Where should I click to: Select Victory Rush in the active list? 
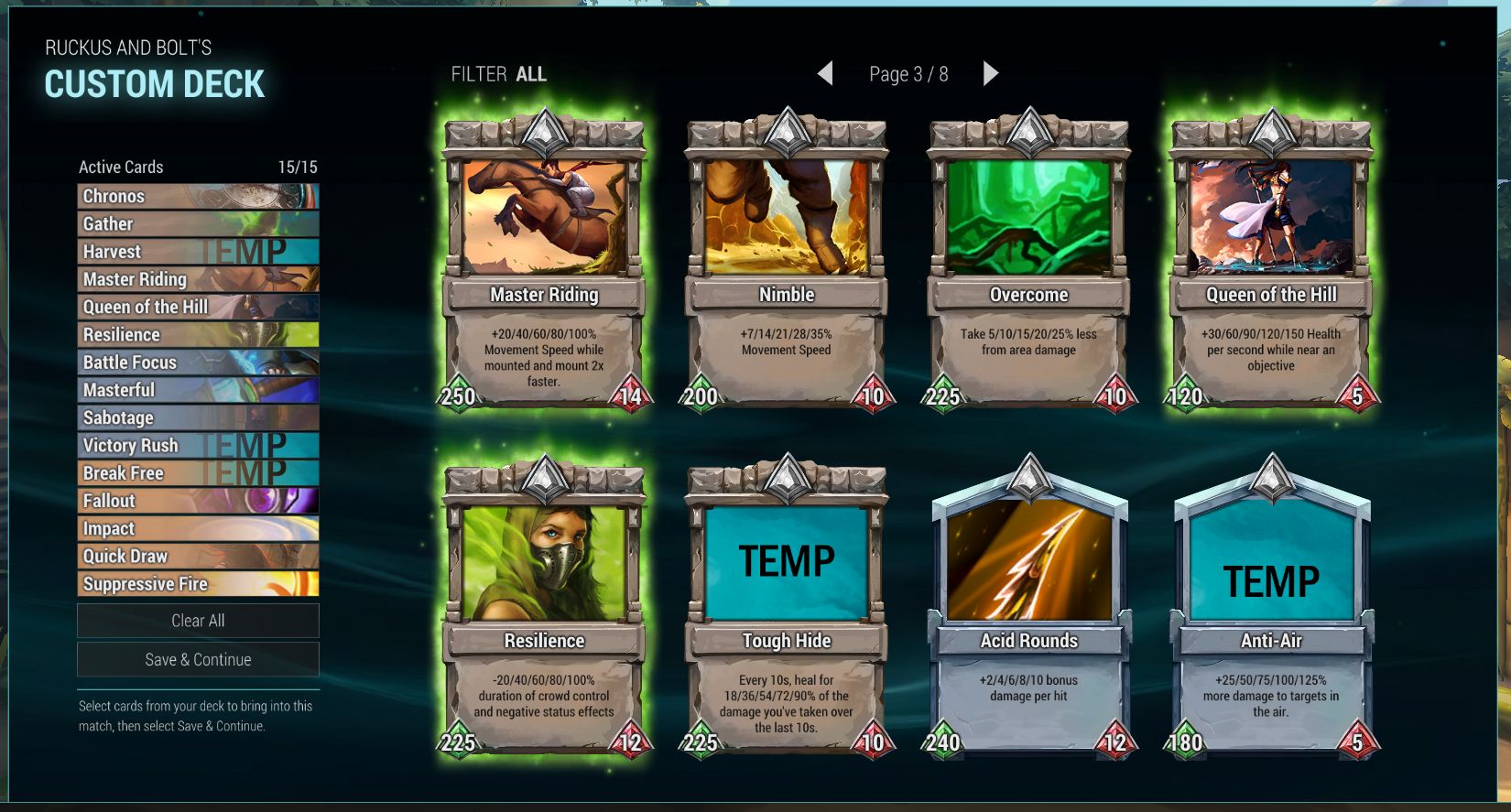(198, 446)
